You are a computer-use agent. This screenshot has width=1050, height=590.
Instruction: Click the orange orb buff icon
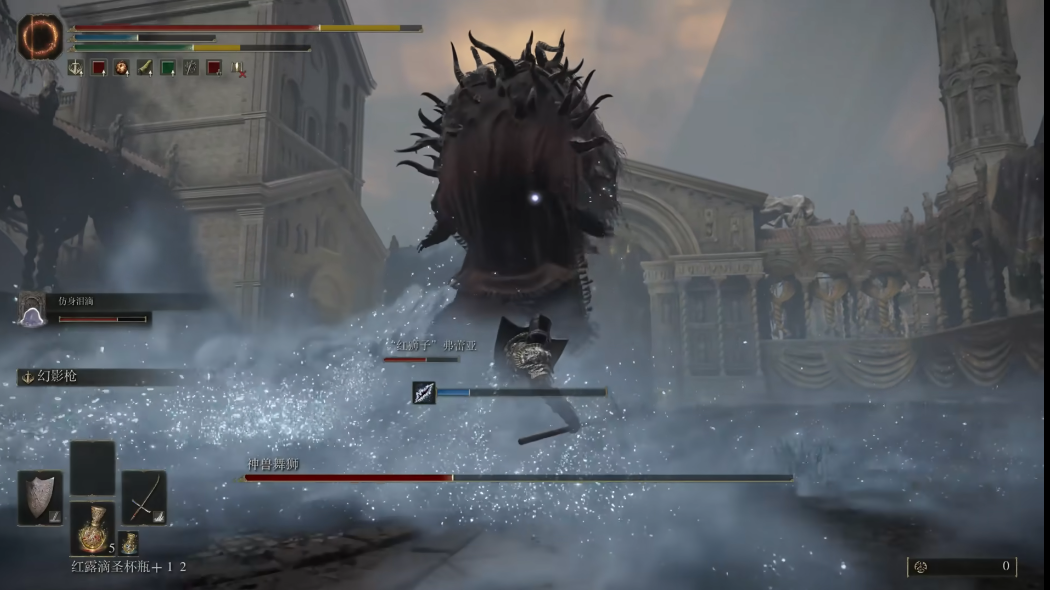(x=121, y=68)
